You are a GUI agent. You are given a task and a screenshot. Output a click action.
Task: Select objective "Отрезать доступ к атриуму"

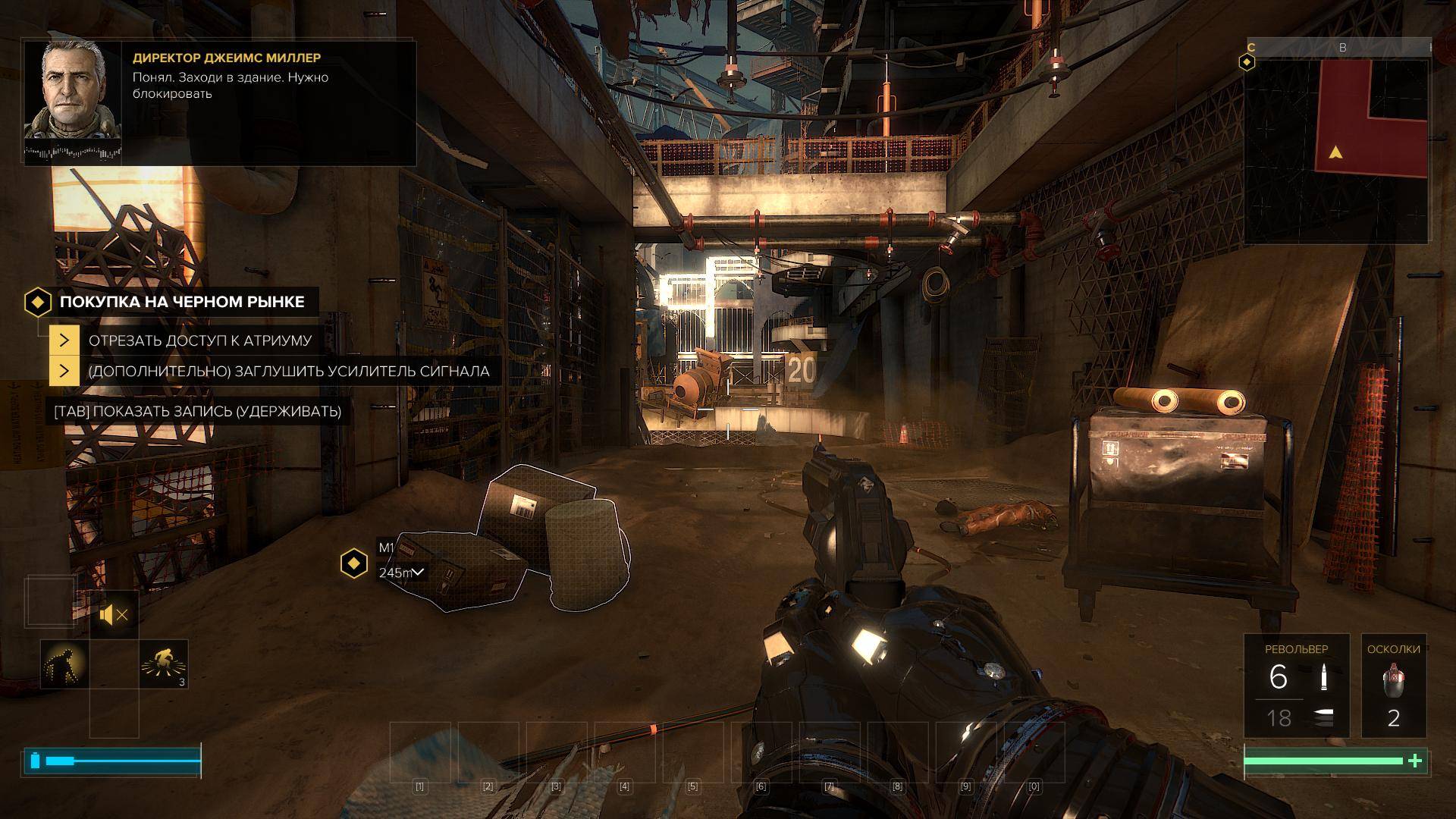(x=199, y=340)
